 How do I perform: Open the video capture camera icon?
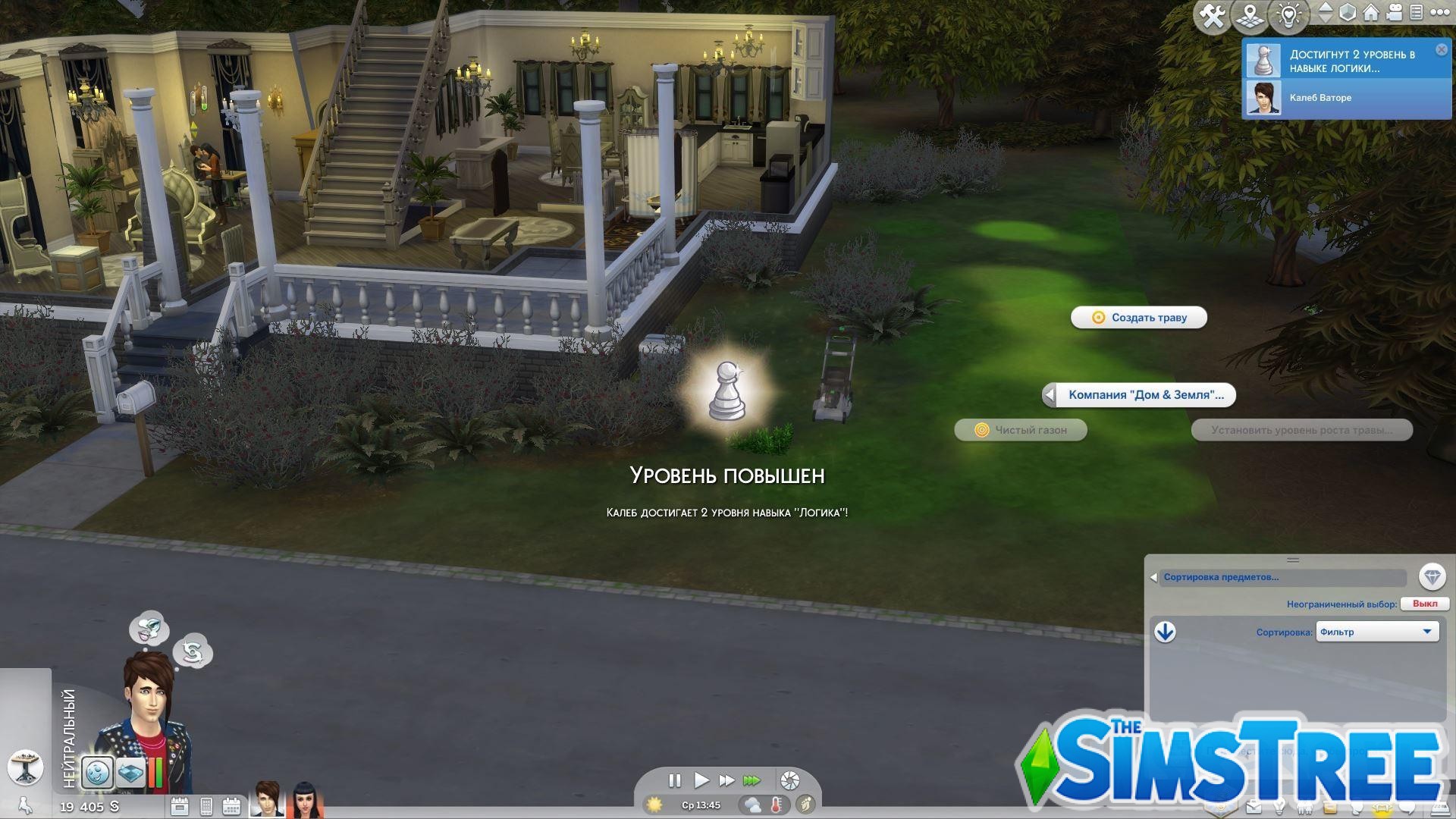(x=1395, y=13)
